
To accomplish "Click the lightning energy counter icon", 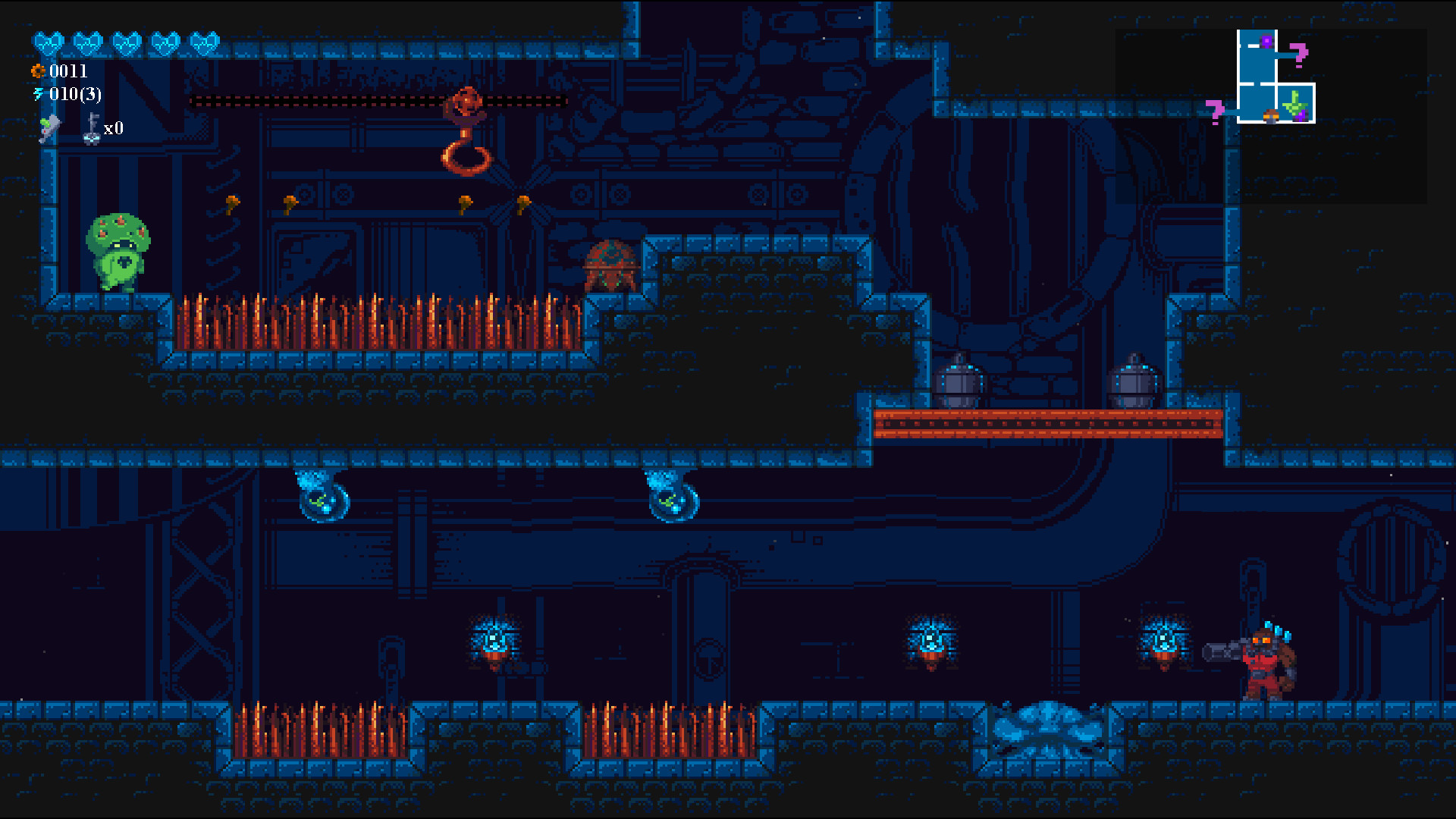I will [39, 96].
